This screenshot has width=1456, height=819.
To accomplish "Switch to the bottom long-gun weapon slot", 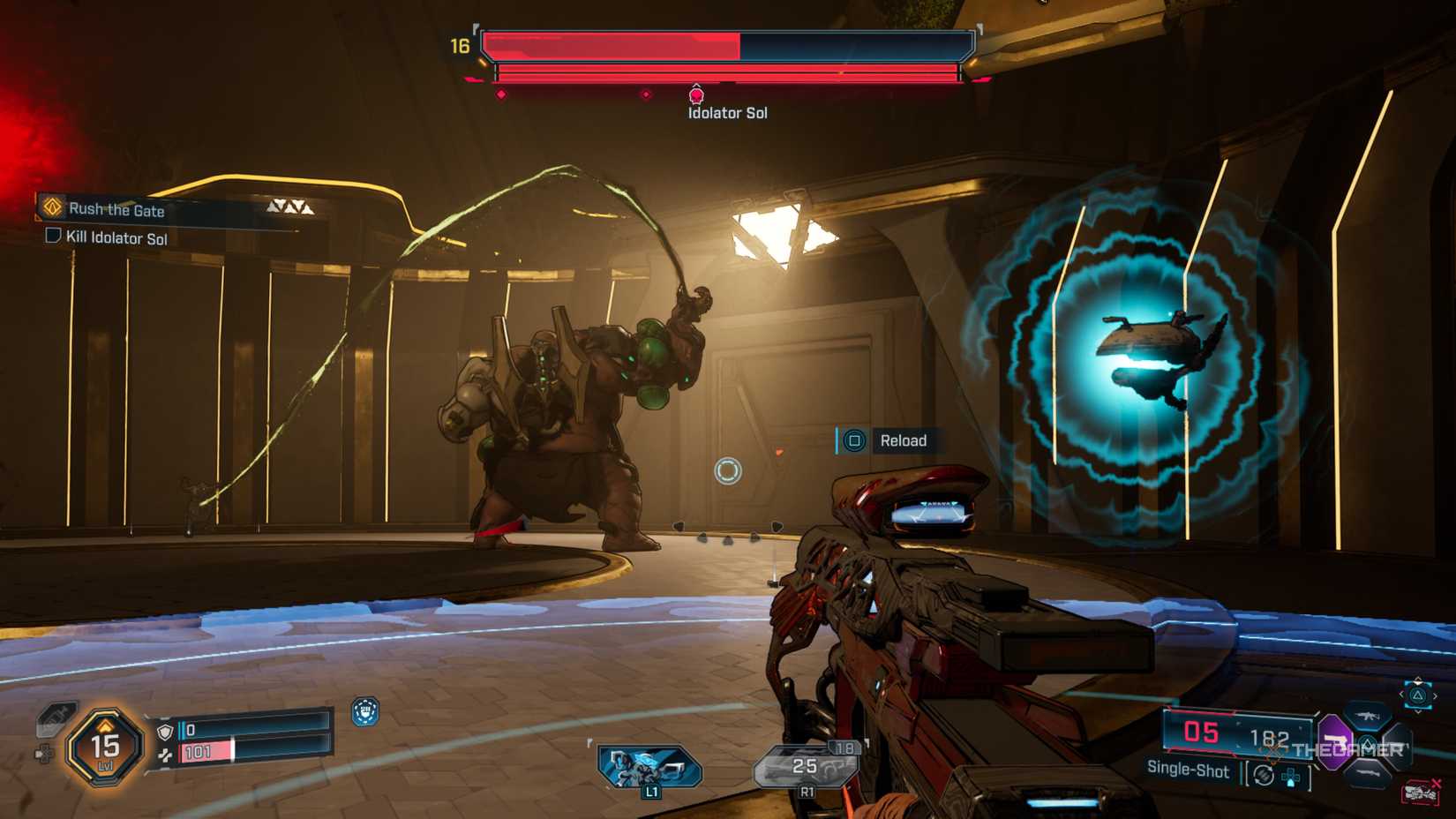I will point(1368,773).
